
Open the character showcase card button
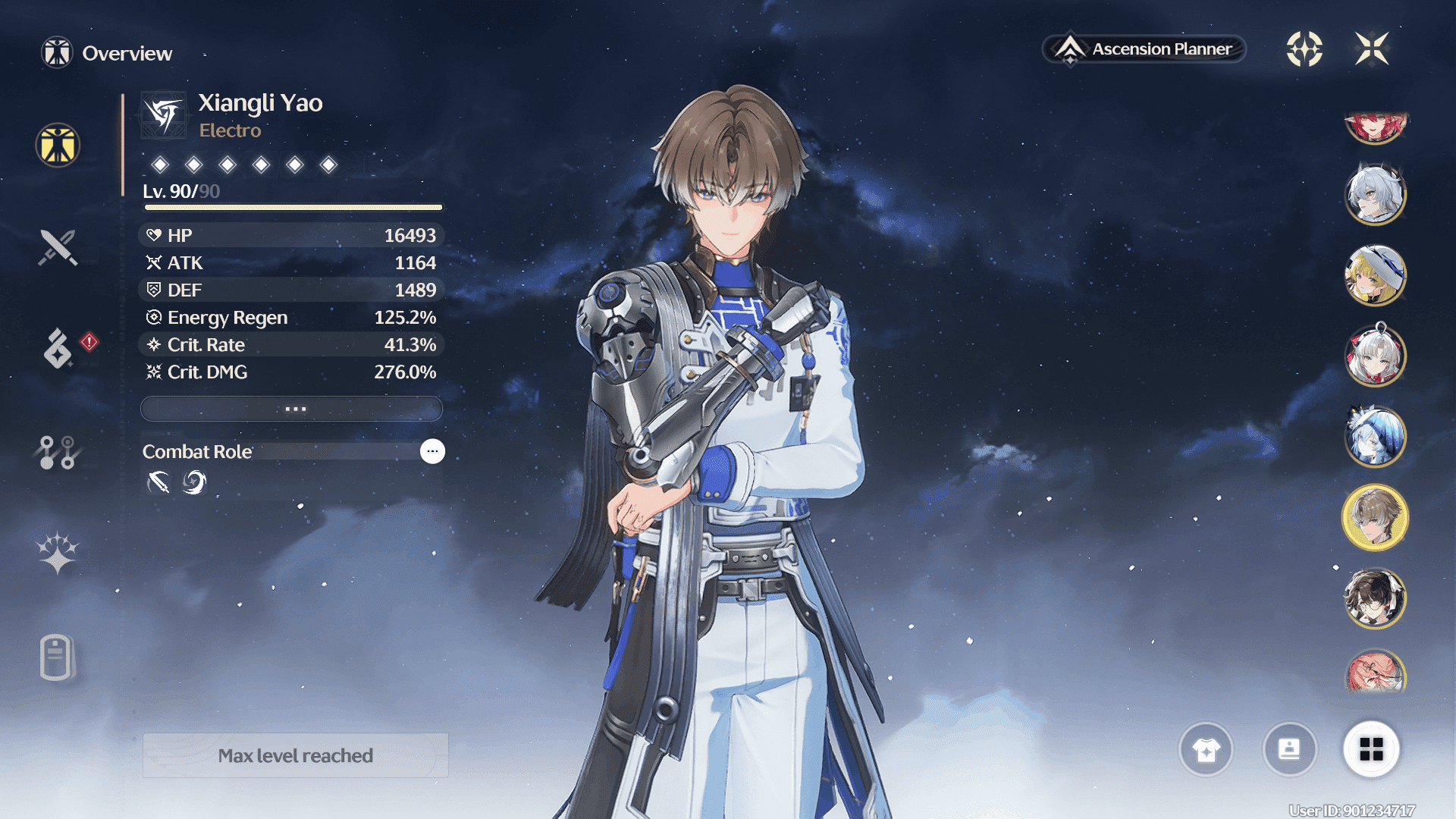[x=1289, y=749]
